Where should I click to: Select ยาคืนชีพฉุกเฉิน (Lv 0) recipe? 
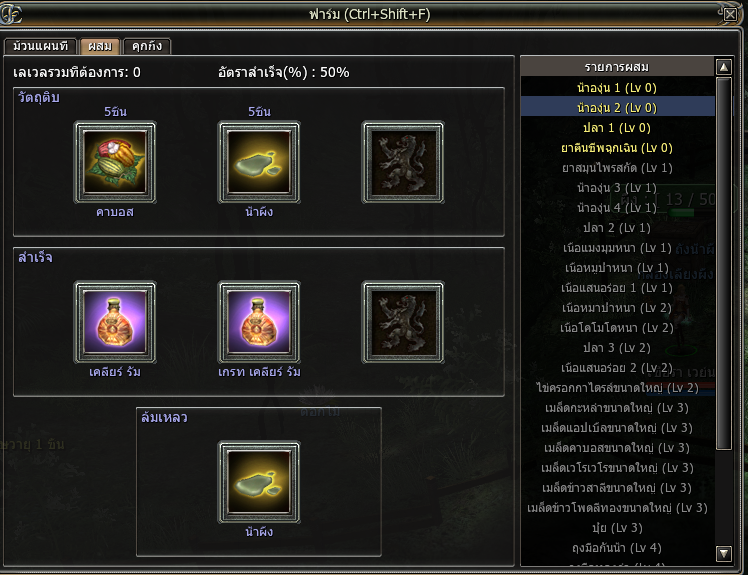(x=617, y=148)
